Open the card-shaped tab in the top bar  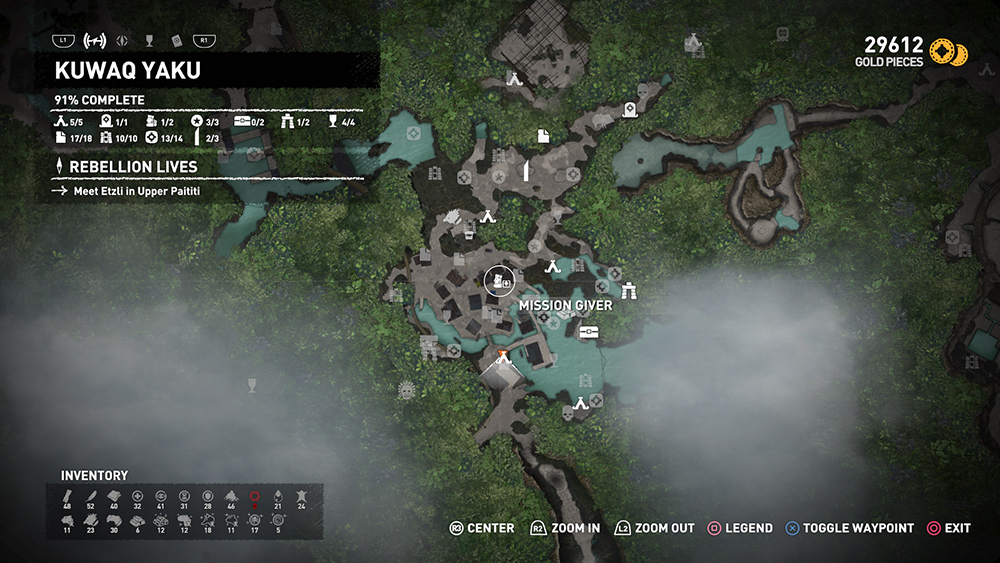pyautogui.click(x=175, y=41)
